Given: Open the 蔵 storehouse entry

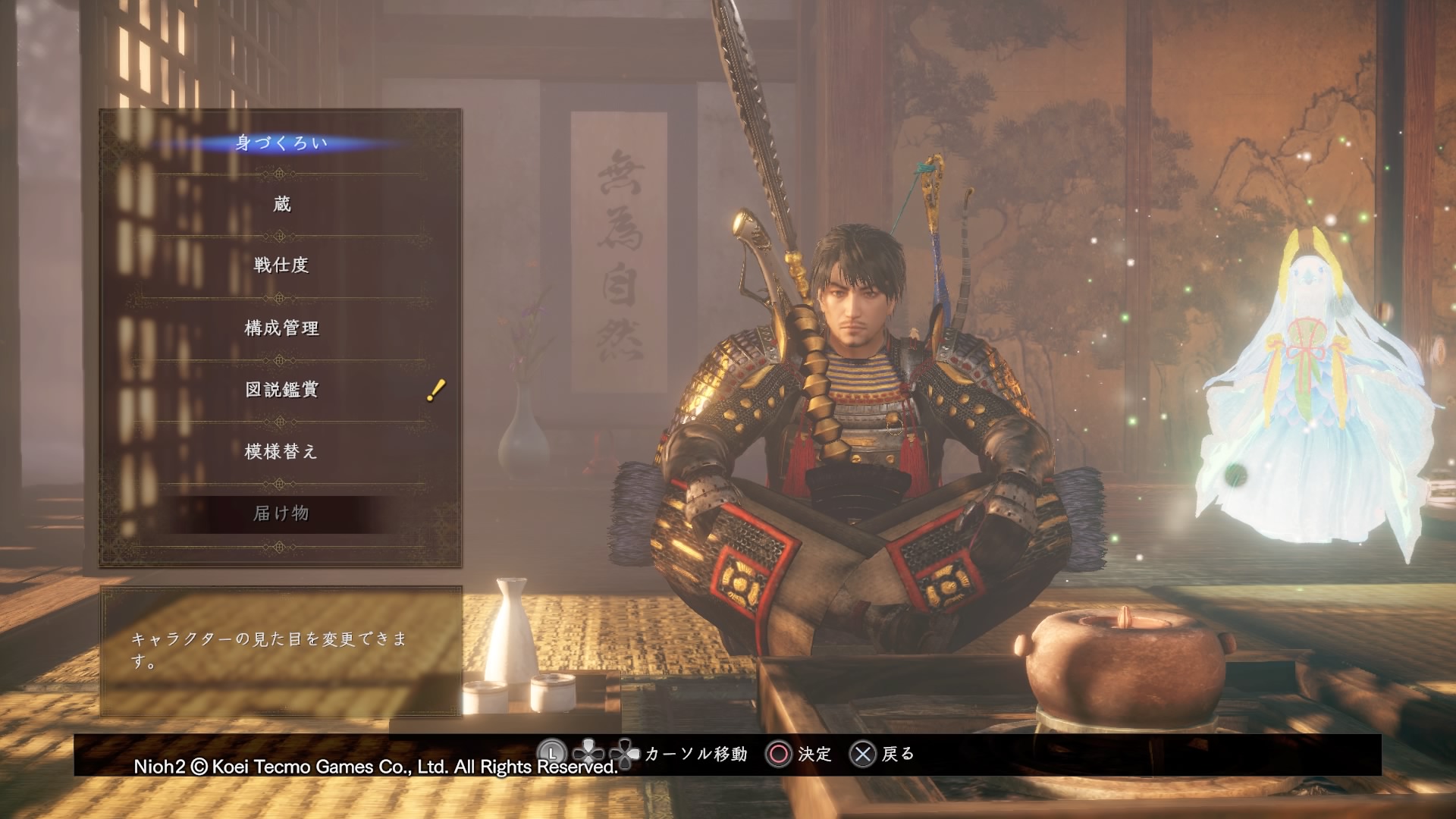Looking at the screenshot, I should [x=281, y=204].
